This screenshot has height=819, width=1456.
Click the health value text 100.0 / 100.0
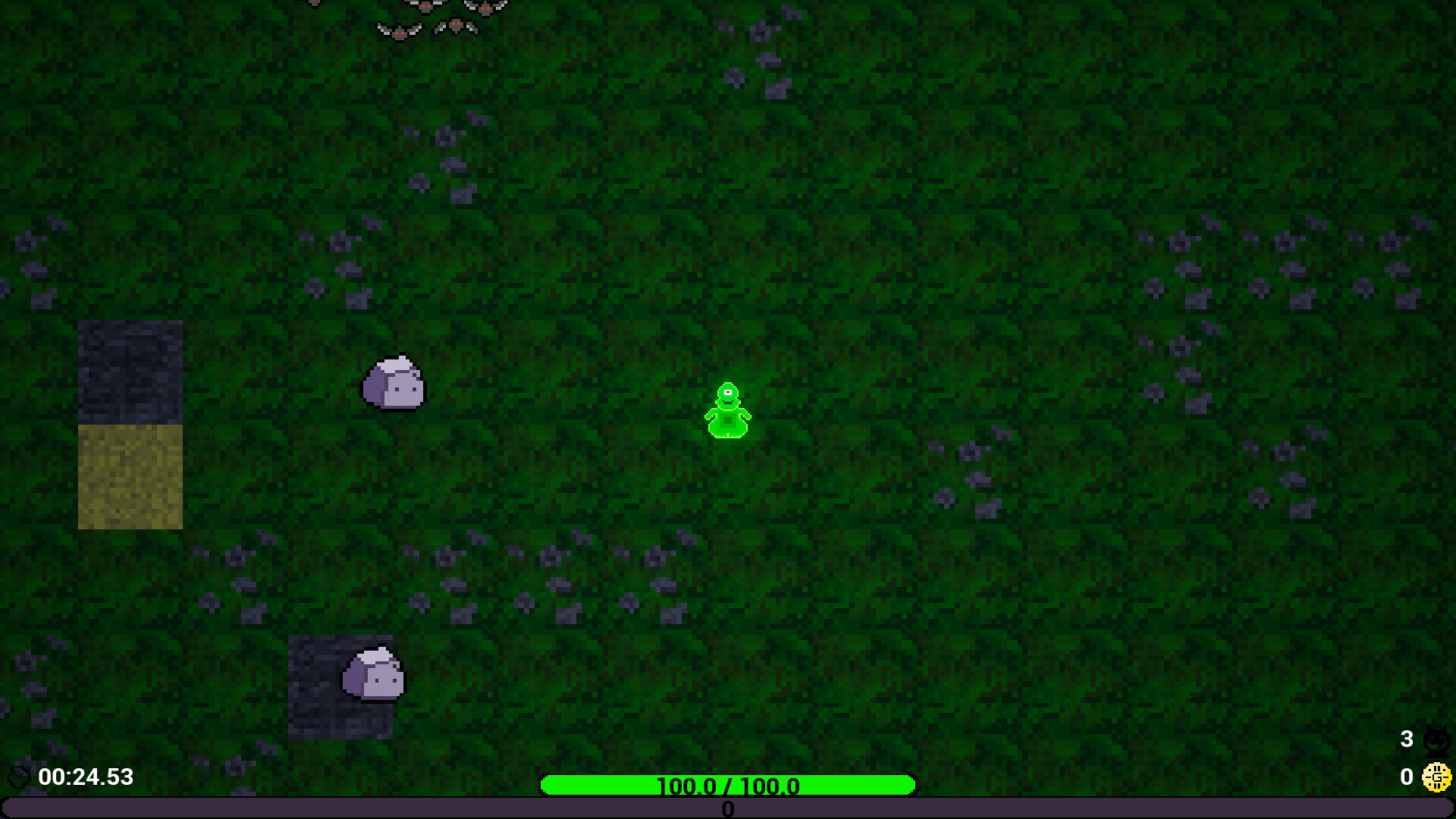[728, 786]
